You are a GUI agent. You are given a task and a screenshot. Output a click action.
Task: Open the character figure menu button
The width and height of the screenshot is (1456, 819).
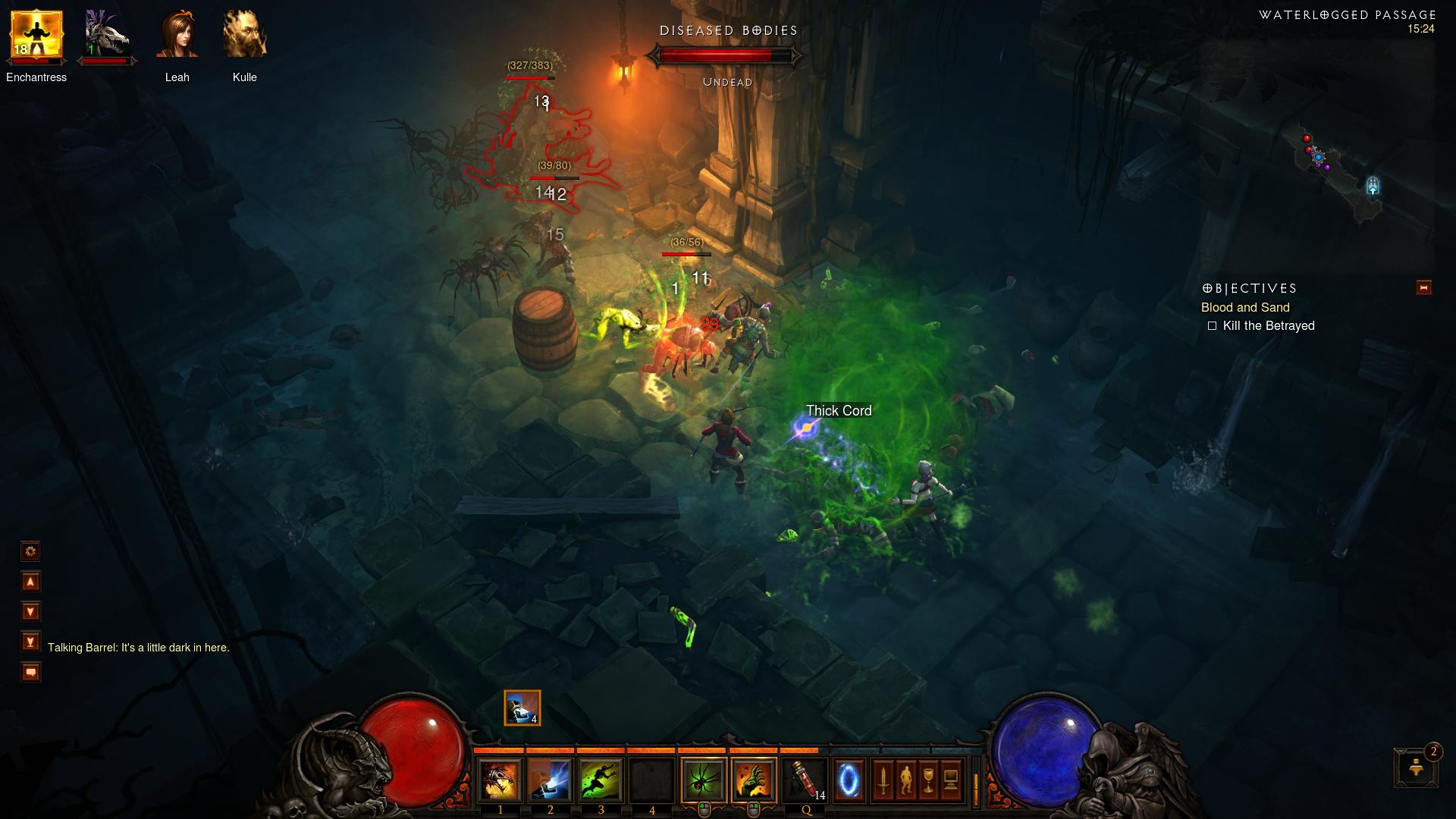click(905, 780)
